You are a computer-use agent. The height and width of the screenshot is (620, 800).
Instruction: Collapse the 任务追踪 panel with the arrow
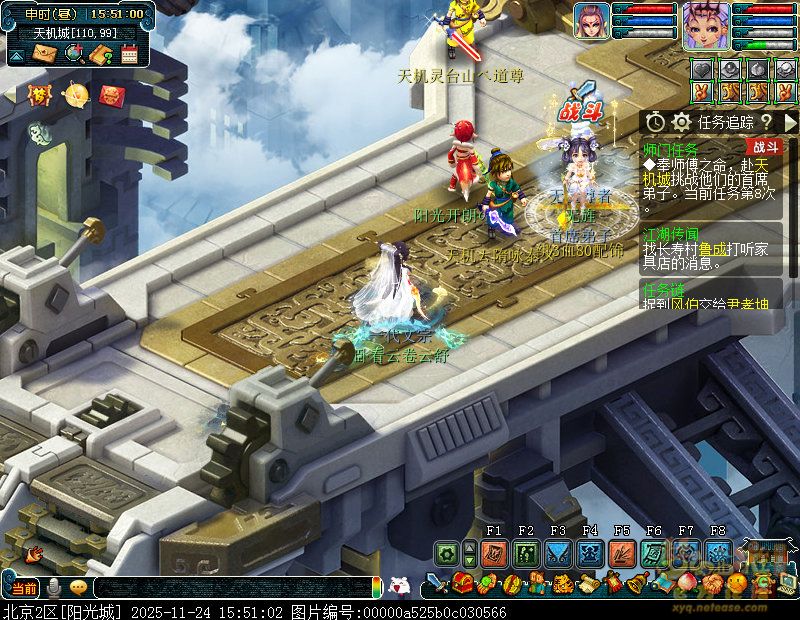(x=790, y=121)
